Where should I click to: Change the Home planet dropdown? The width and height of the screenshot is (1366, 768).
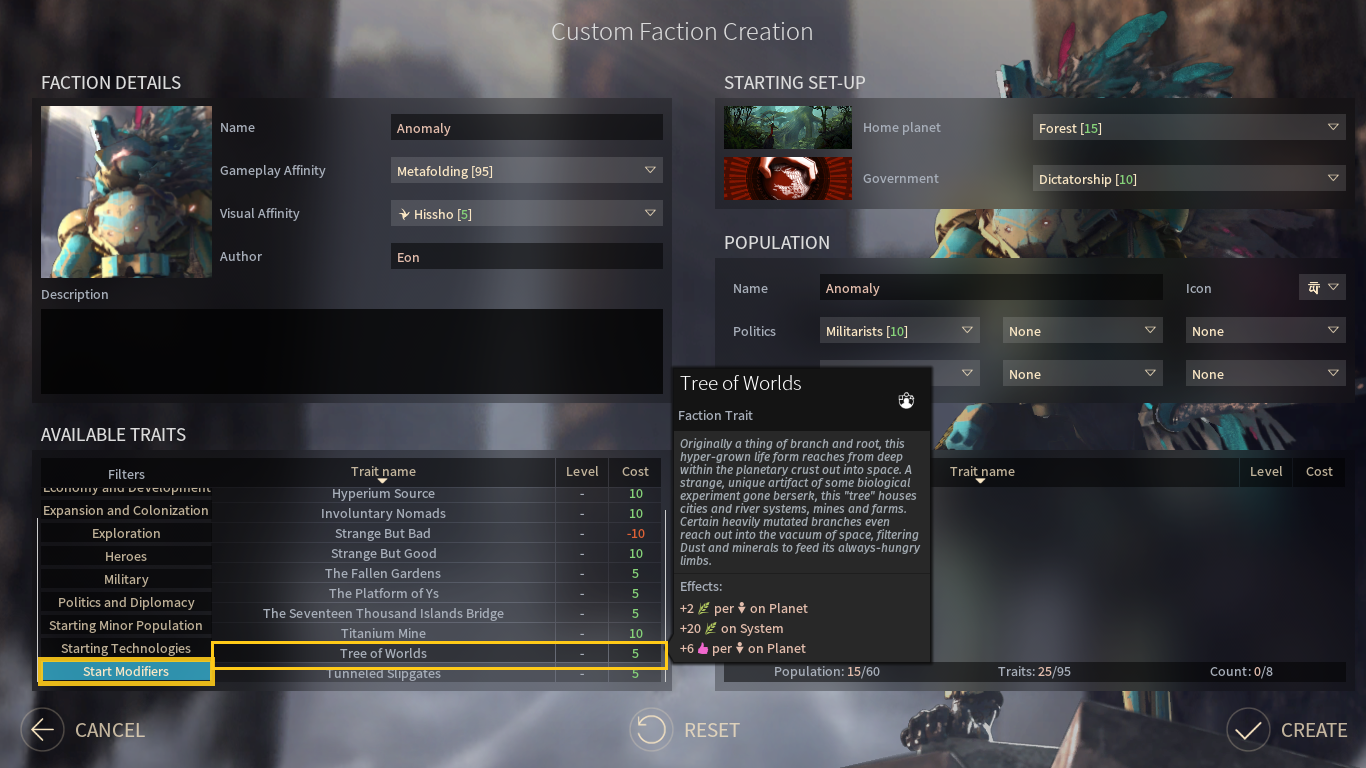(x=1188, y=128)
